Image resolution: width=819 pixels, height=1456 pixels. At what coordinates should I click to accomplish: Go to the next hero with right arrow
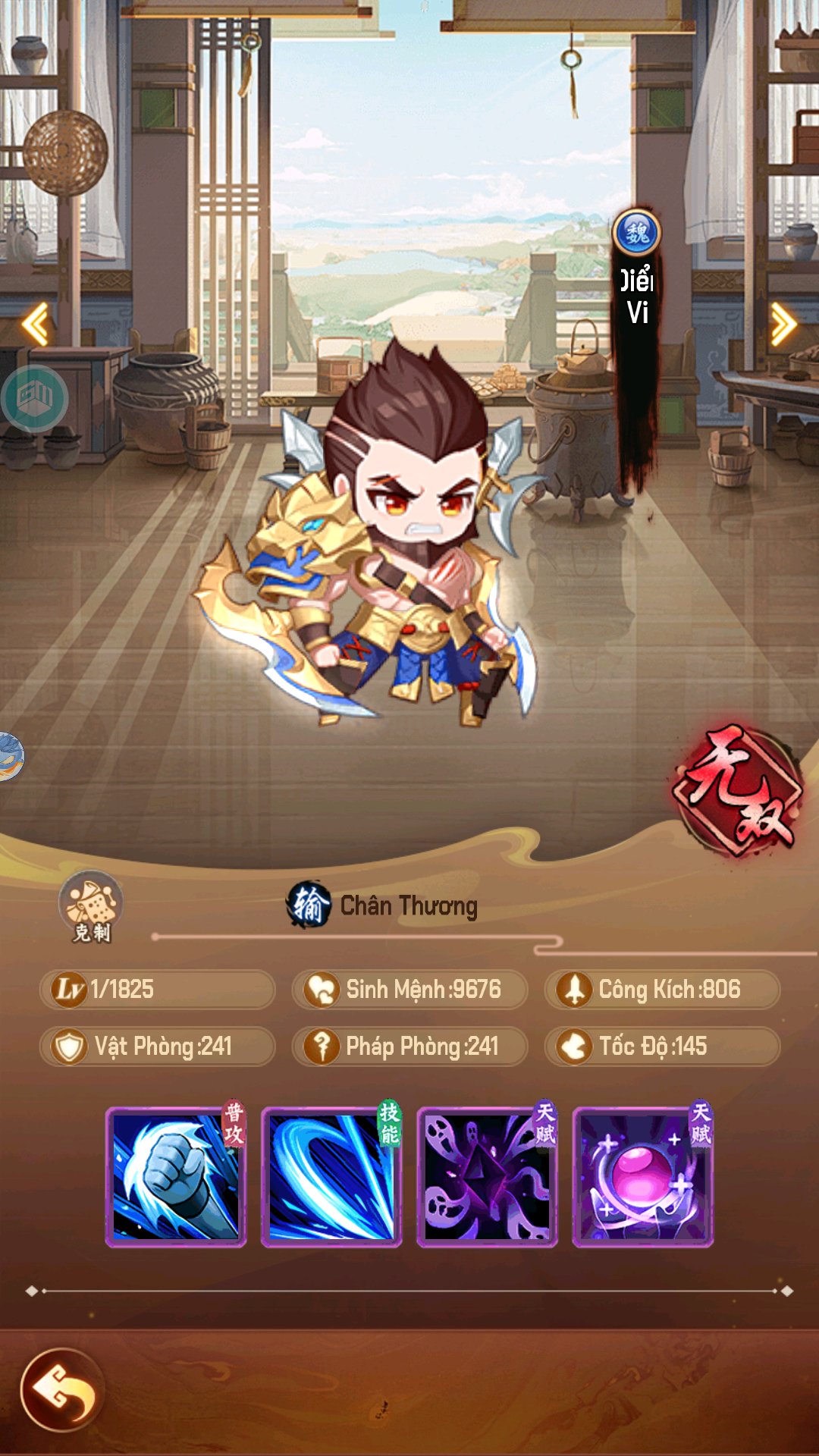(783, 324)
